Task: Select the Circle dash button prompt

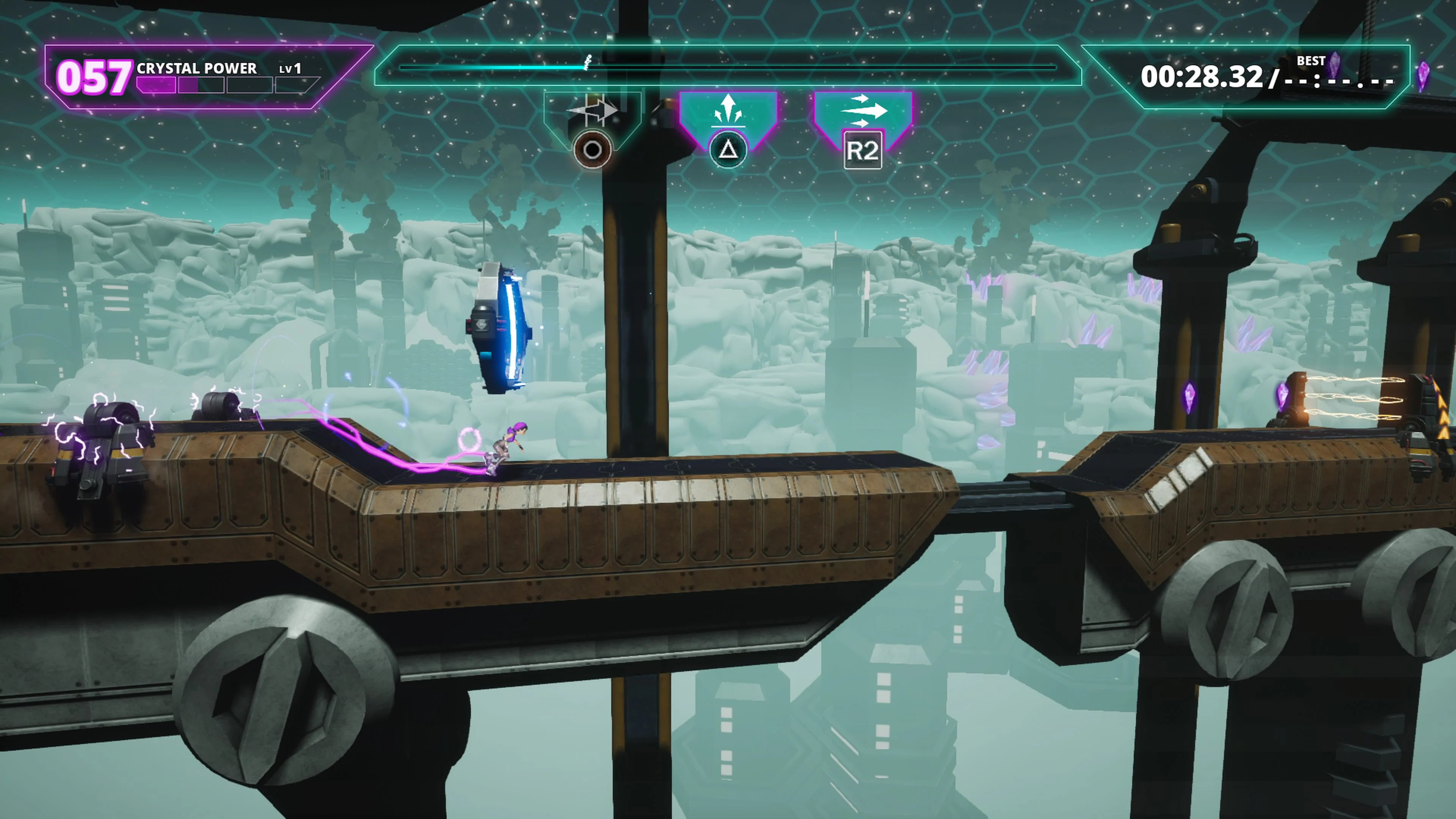Action: (592, 150)
